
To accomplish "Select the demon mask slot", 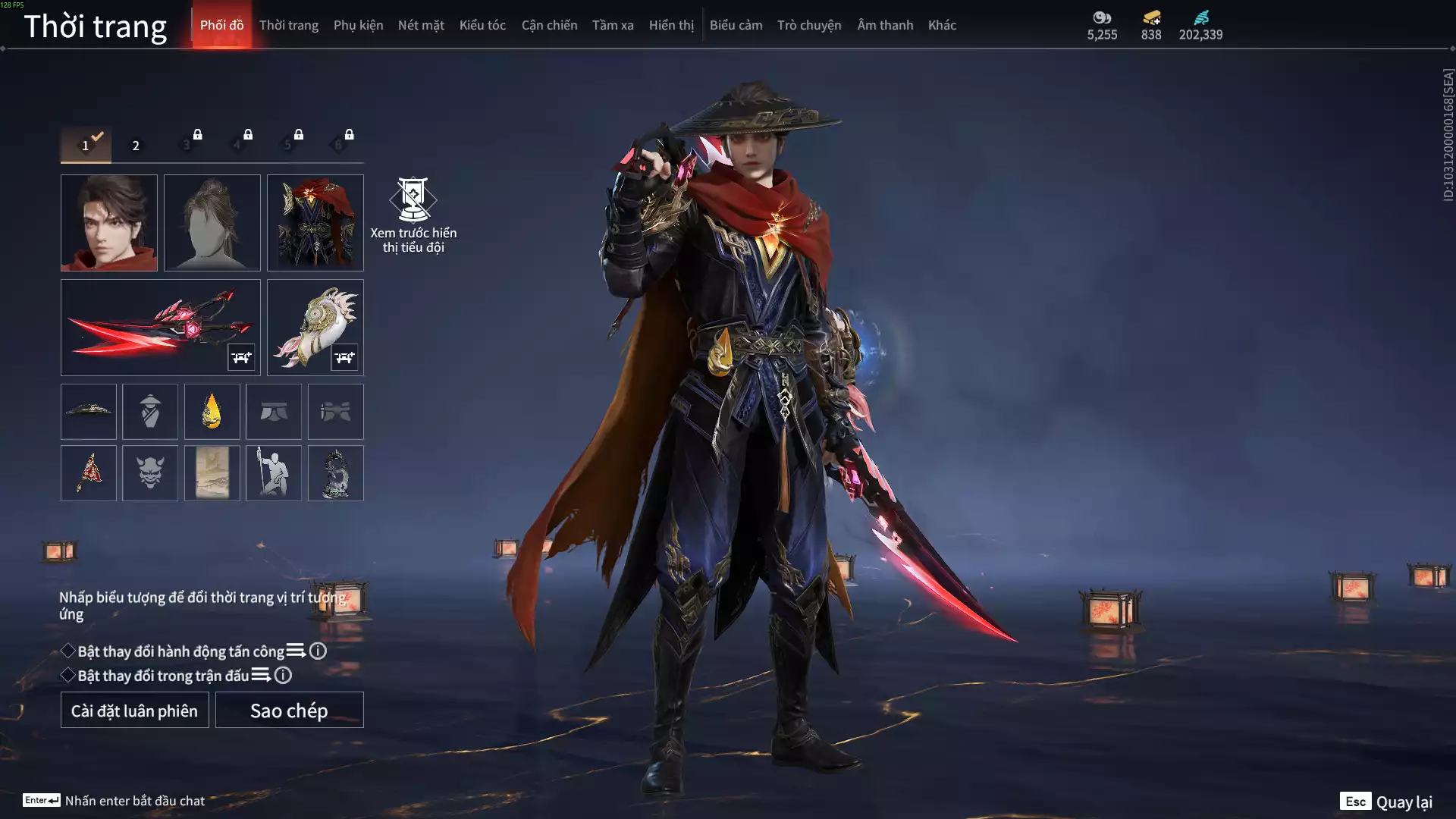I will click(x=150, y=473).
